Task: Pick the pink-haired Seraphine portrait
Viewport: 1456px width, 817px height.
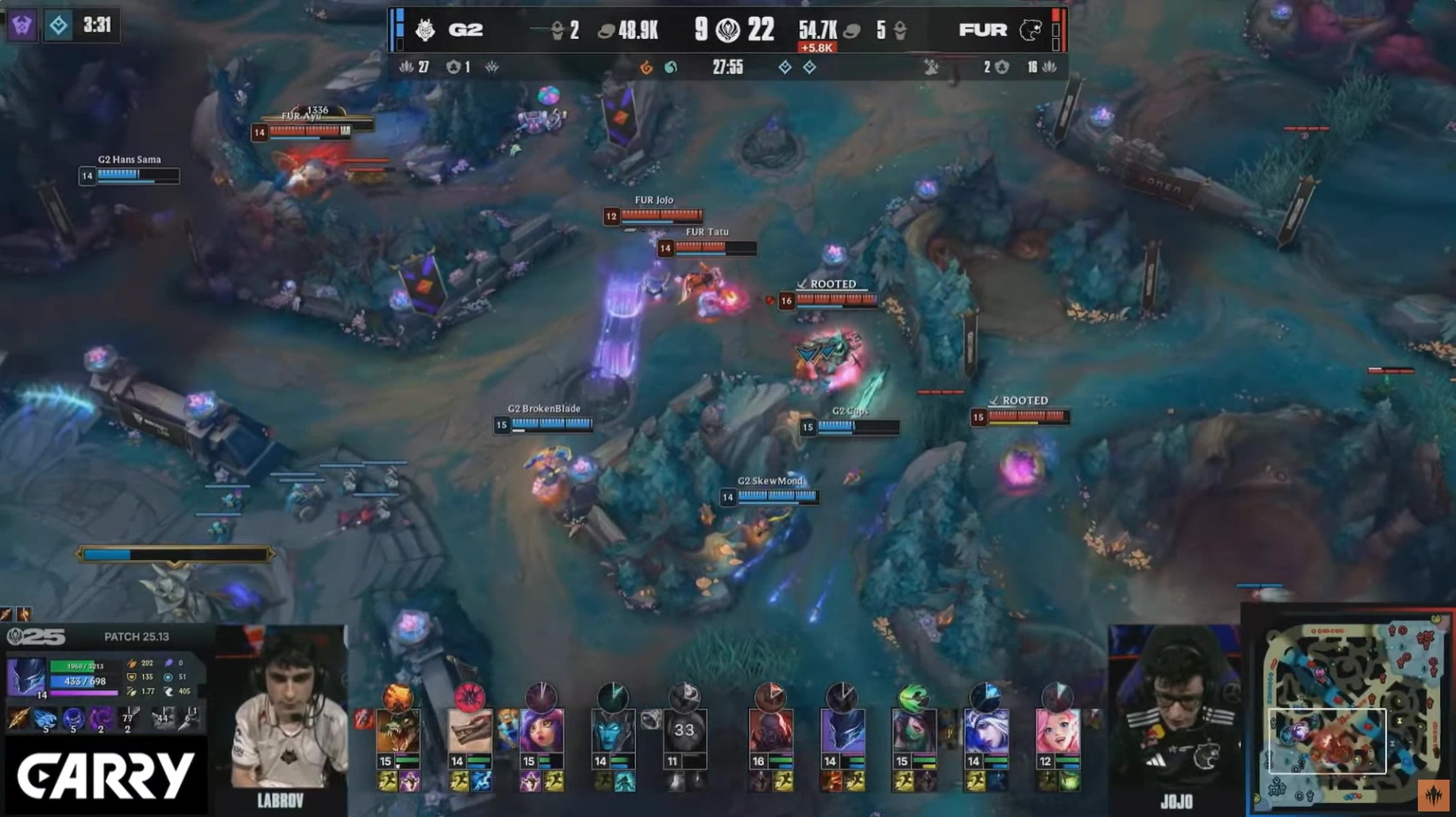Action: pyautogui.click(x=1057, y=730)
